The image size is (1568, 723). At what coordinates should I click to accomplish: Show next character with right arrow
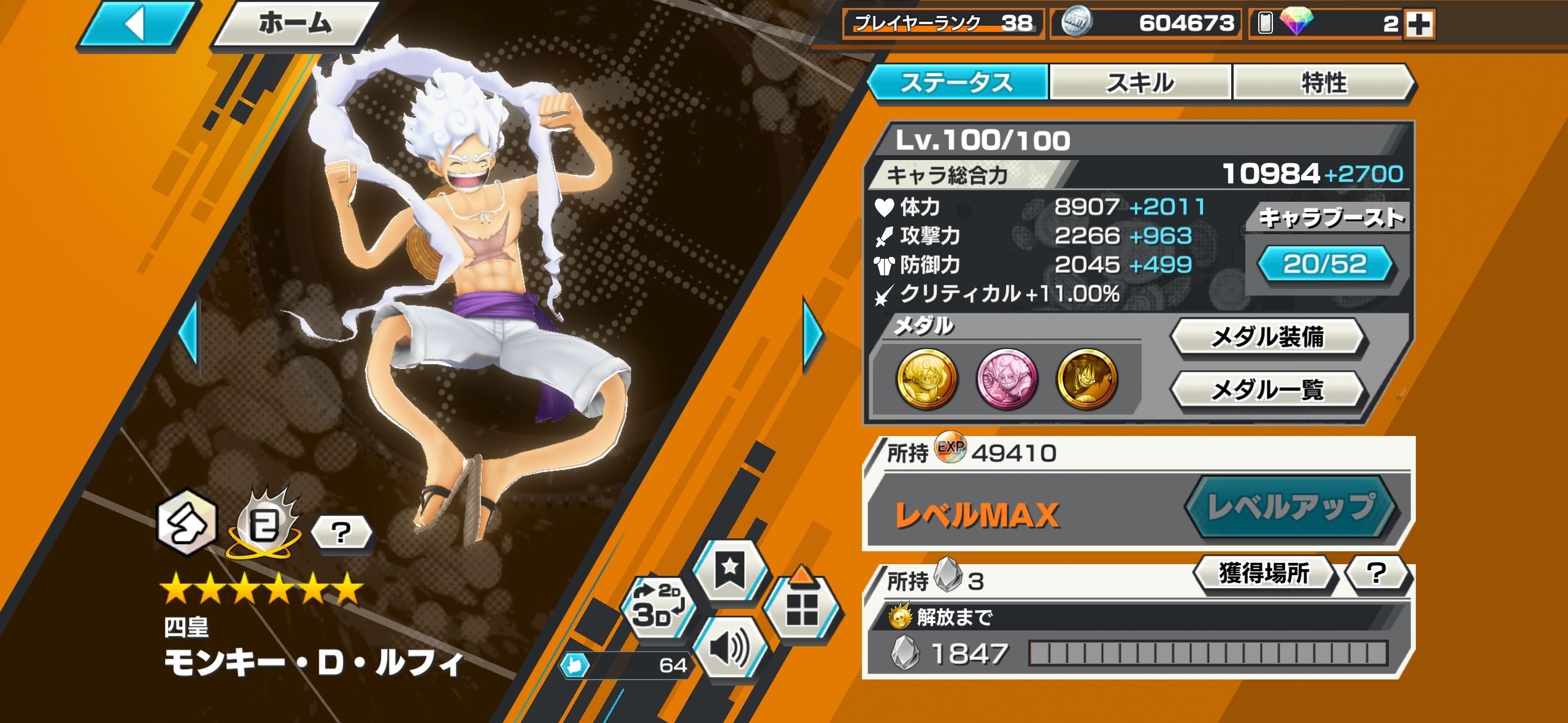[x=812, y=335]
